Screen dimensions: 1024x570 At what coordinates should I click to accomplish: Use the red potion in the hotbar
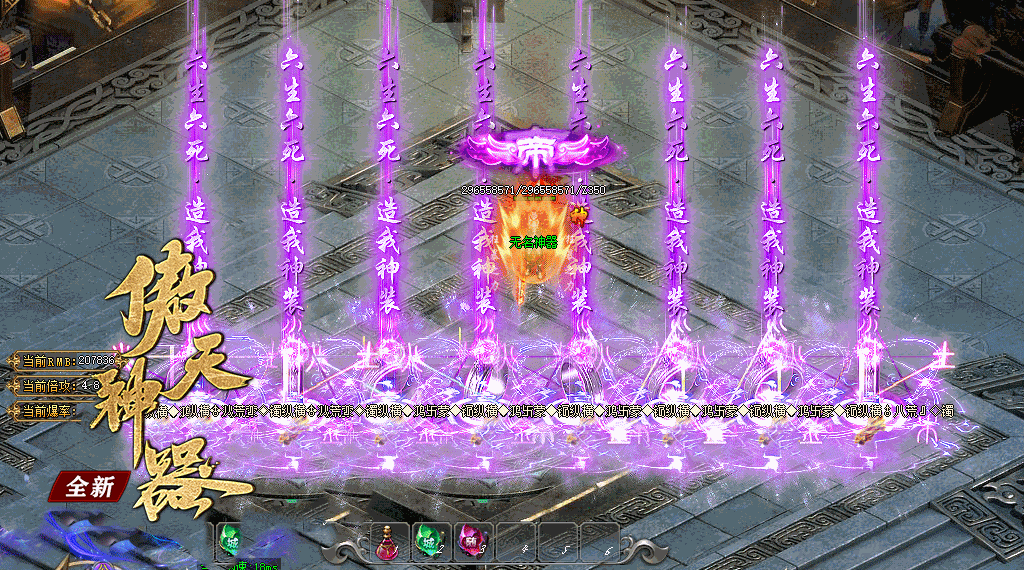tap(389, 543)
